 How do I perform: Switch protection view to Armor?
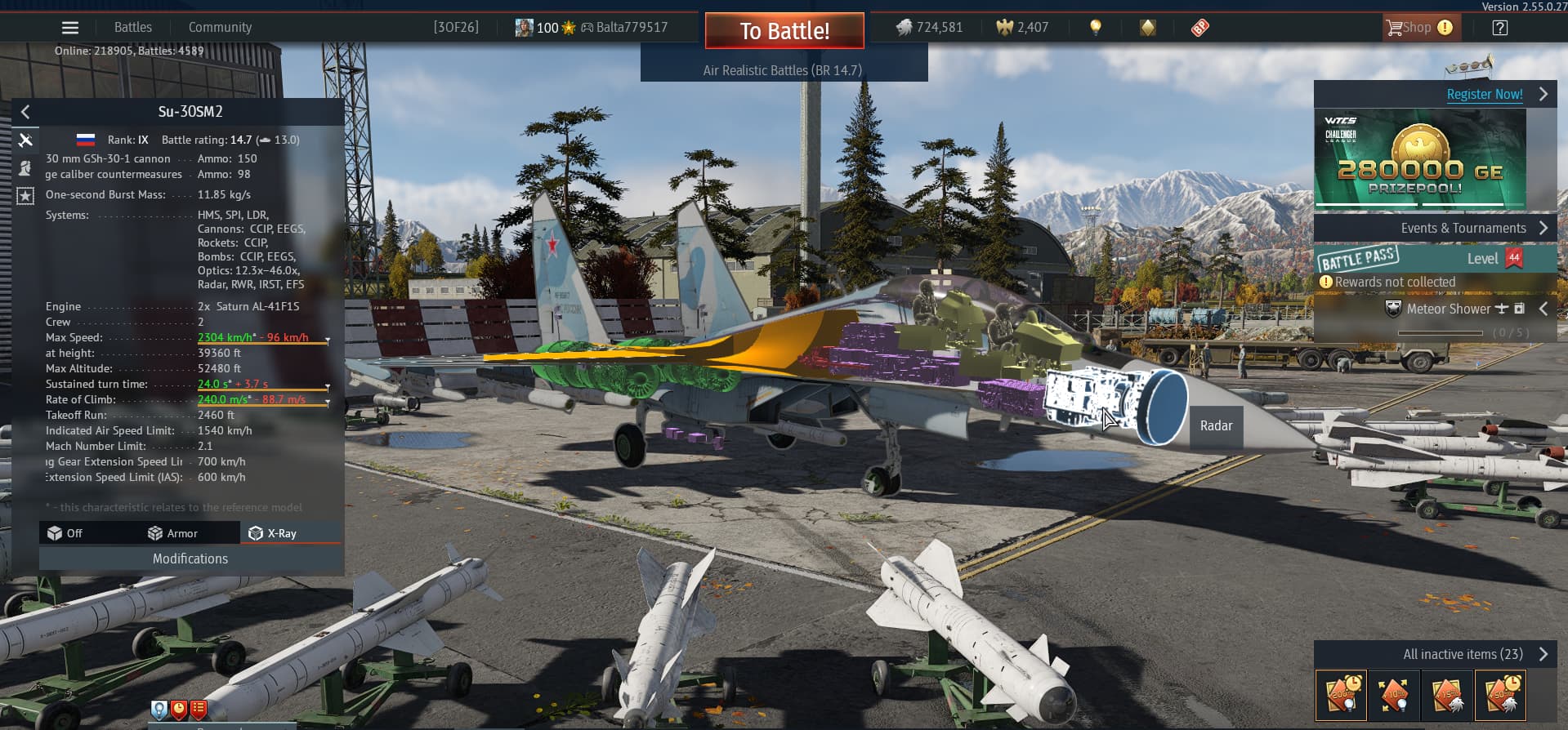click(x=173, y=533)
